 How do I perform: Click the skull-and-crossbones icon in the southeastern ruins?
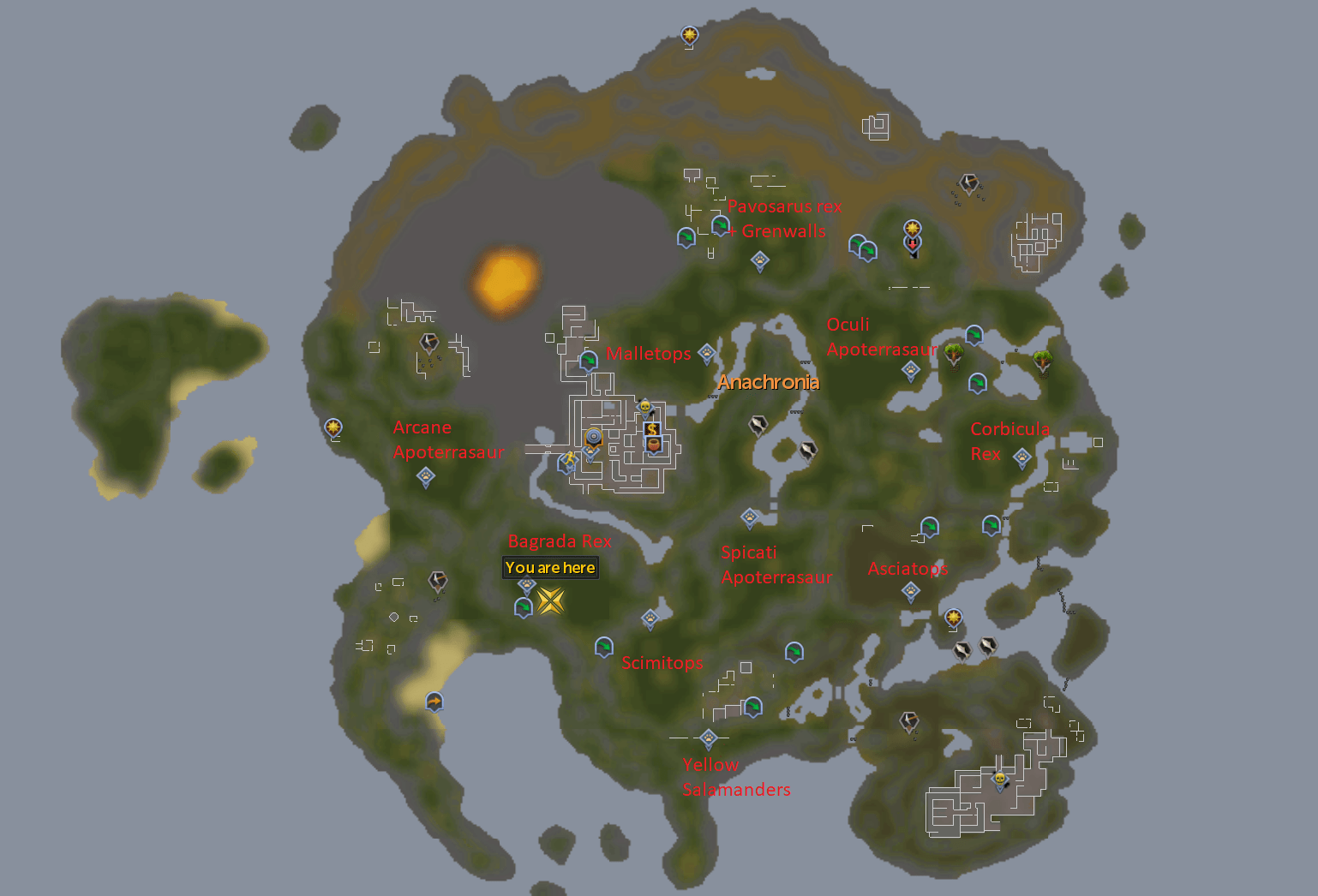click(x=998, y=780)
